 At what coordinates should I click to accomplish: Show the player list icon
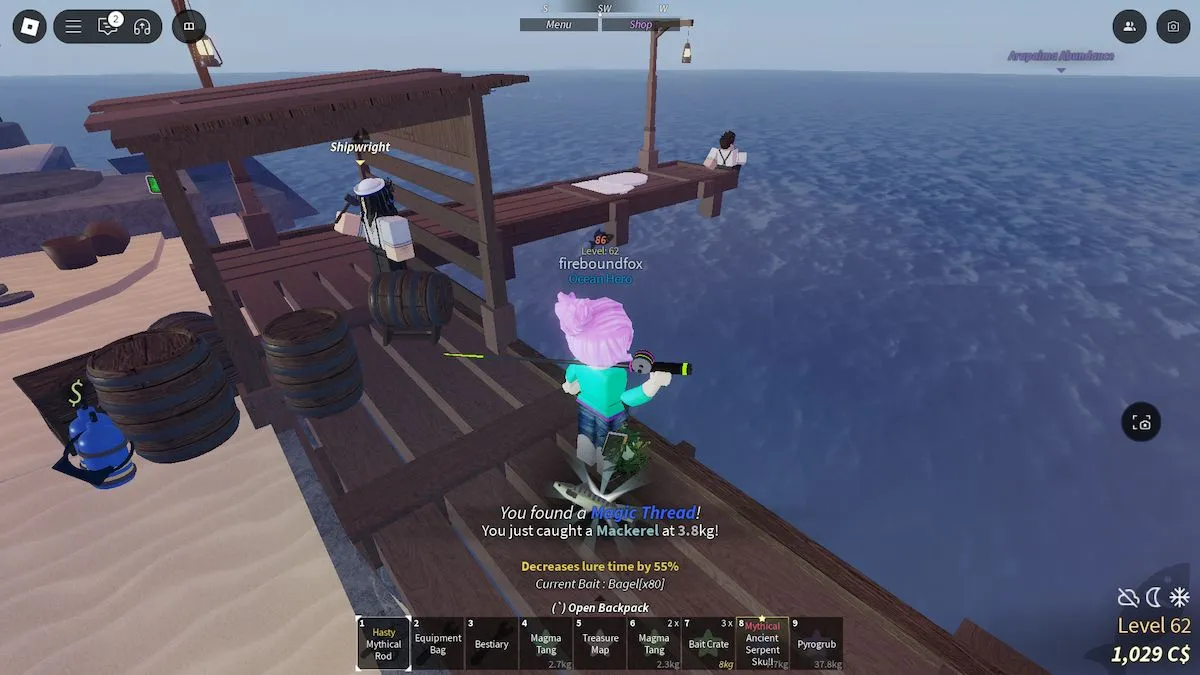[x=1129, y=27]
